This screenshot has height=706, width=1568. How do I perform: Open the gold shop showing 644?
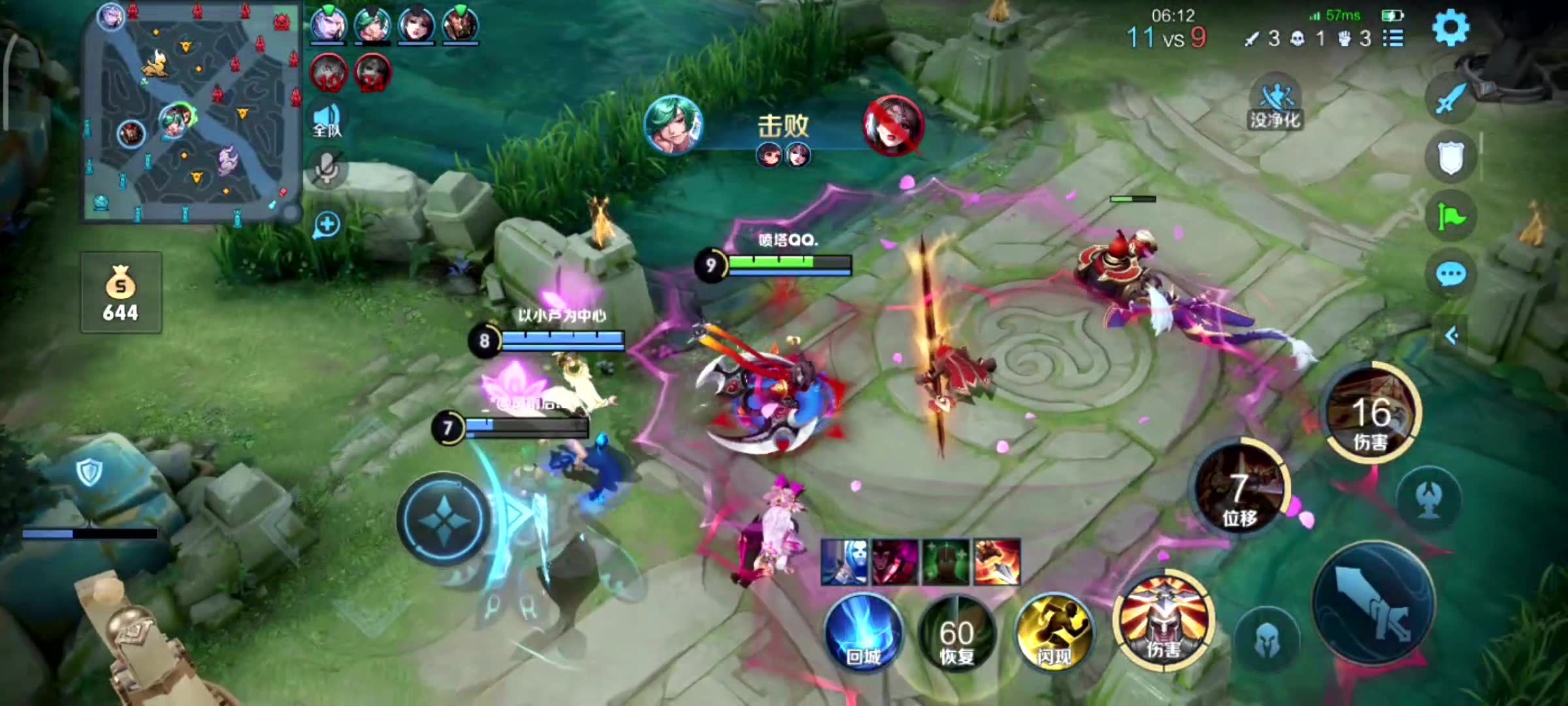click(121, 293)
